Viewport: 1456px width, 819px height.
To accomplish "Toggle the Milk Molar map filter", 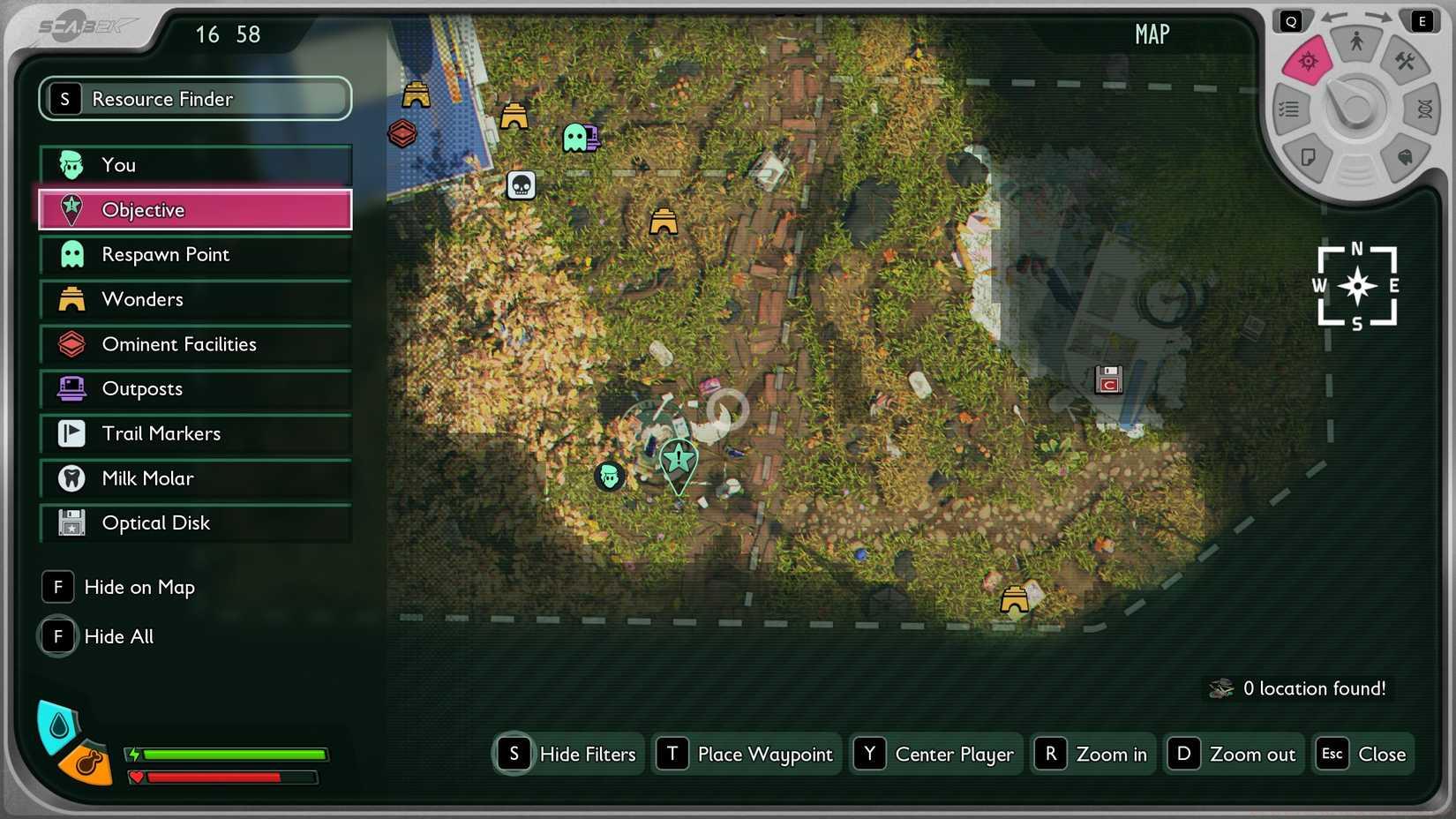I will (x=194, y=478).
